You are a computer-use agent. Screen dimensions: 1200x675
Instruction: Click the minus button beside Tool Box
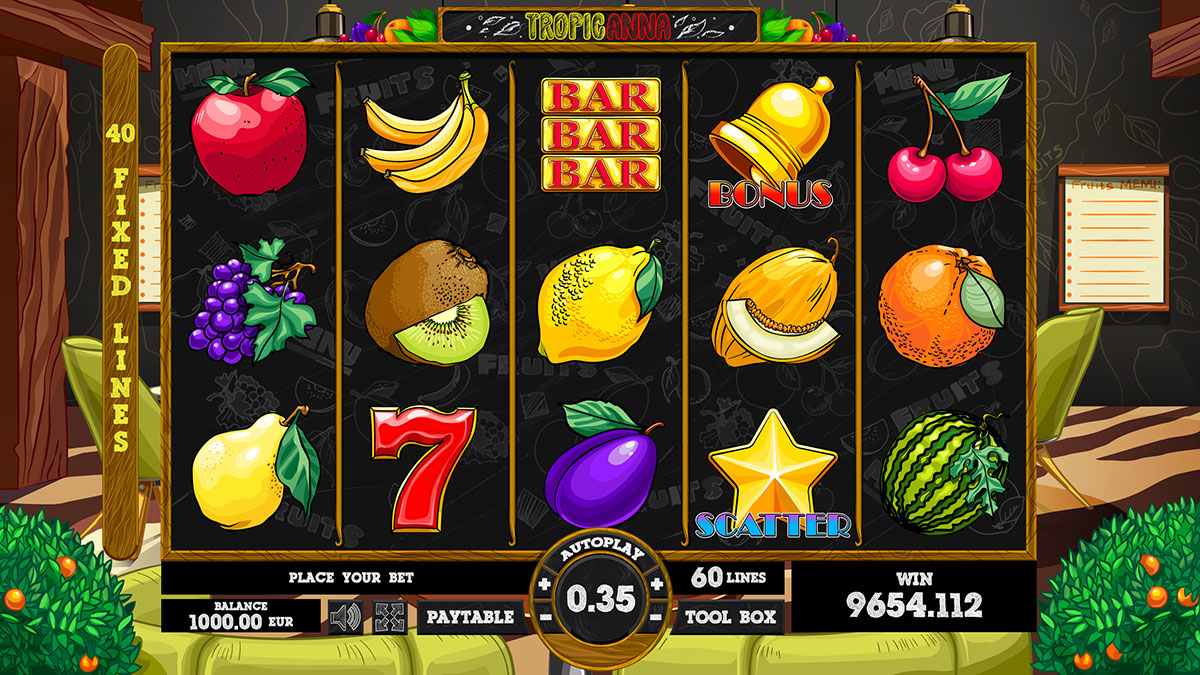[656, 617]
